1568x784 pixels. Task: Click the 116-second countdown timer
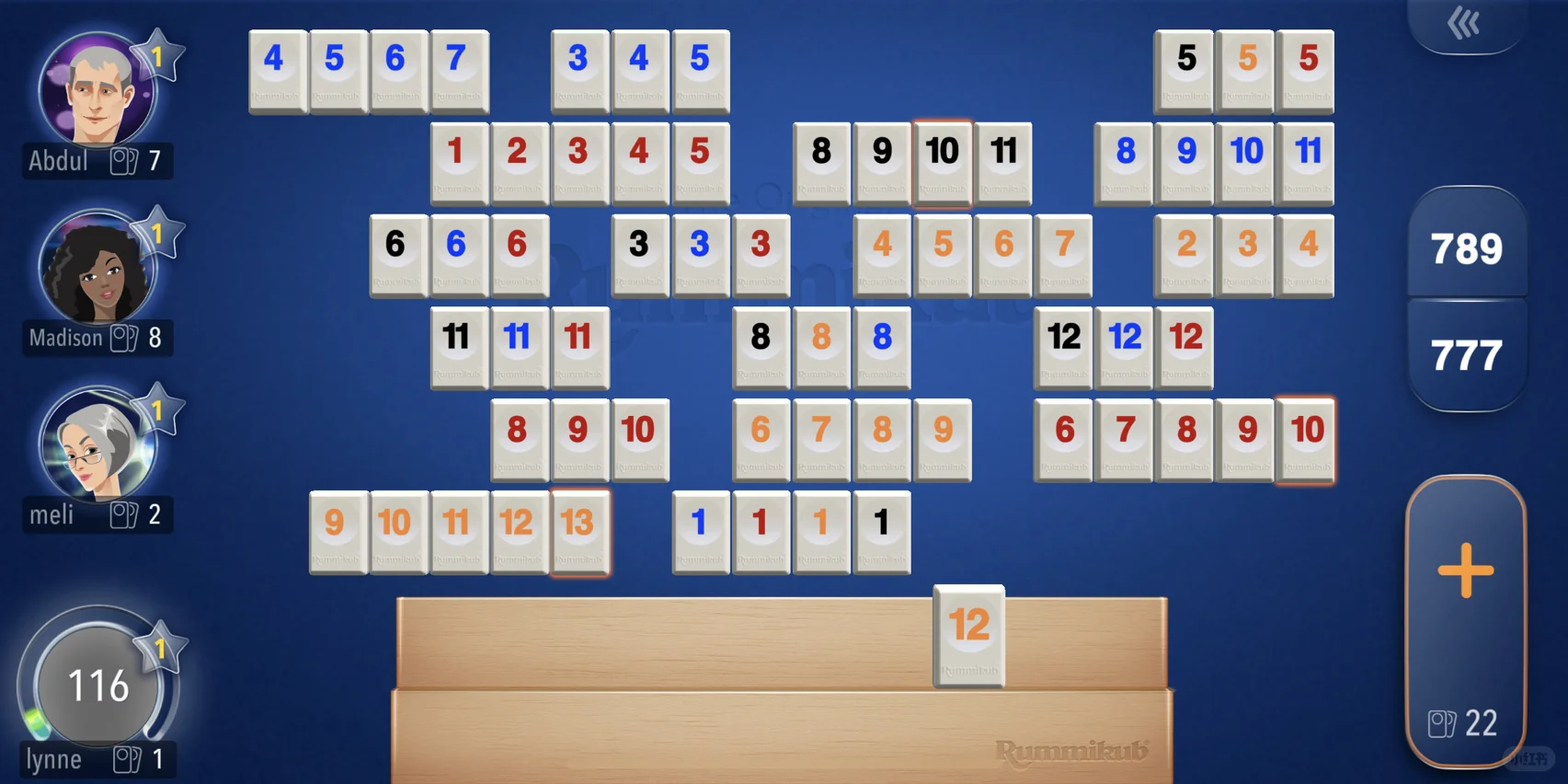[101, 684]
